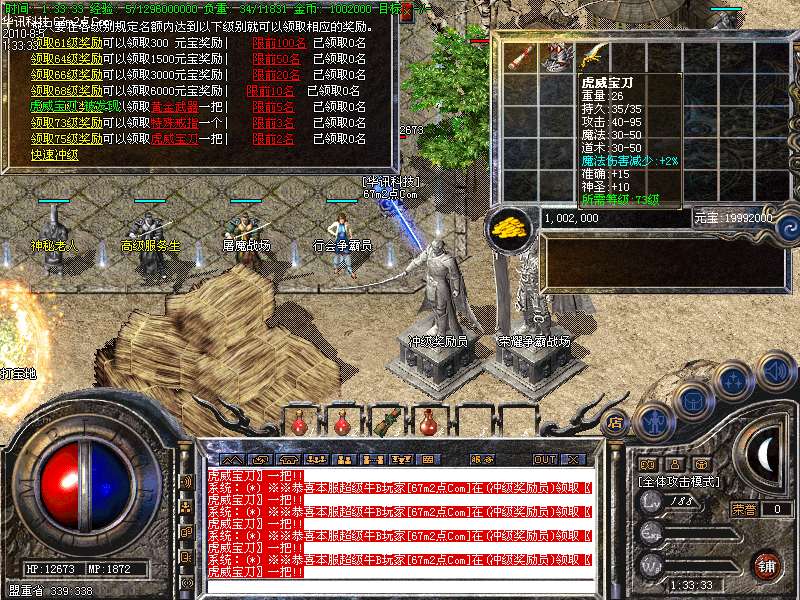Select the scroll item in the bag
The height and width of the screenshot is (600, 800).
click(519, 56)
